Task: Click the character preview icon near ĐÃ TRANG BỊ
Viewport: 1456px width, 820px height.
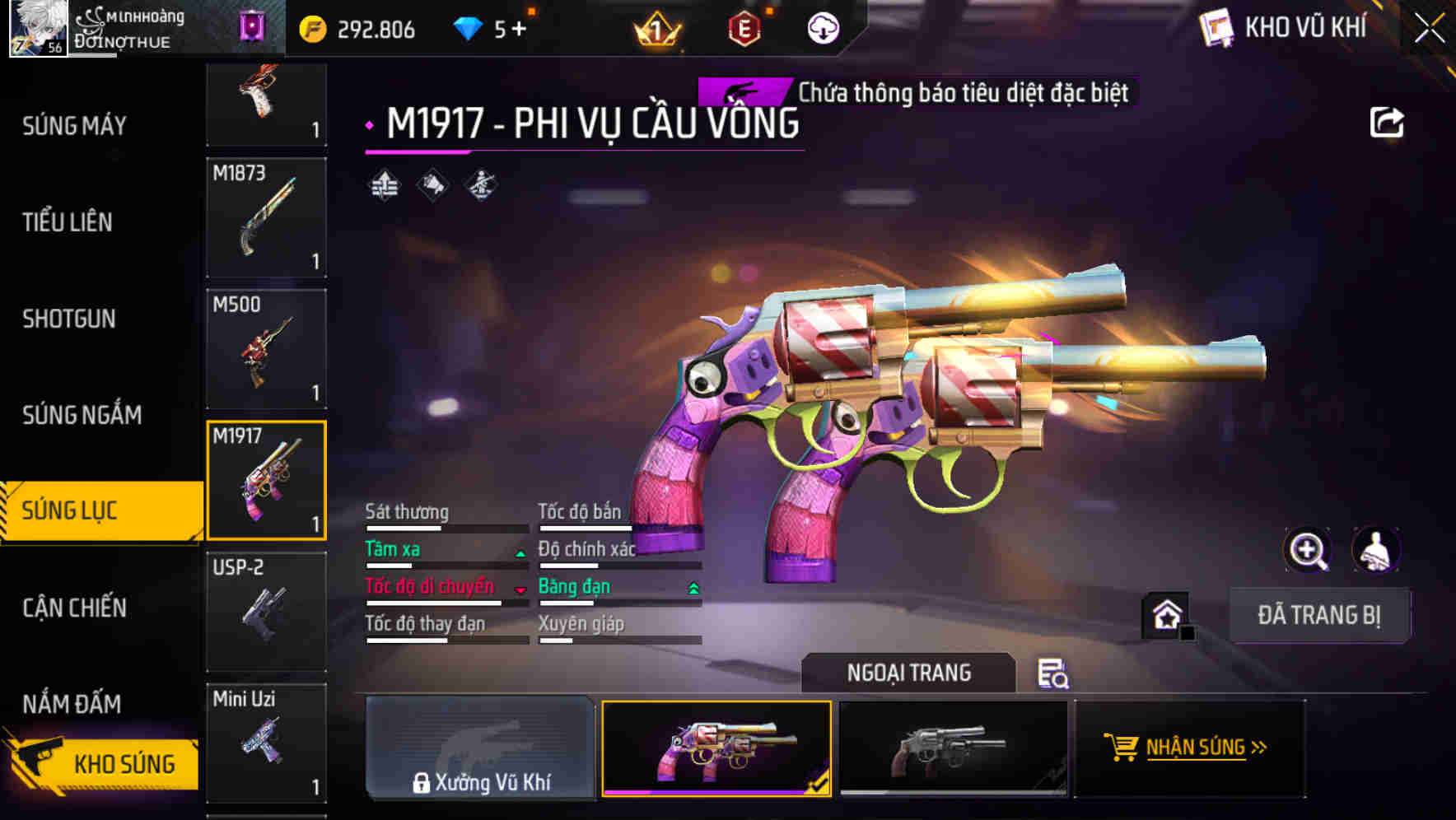Action: click(x=1377, y=550)
